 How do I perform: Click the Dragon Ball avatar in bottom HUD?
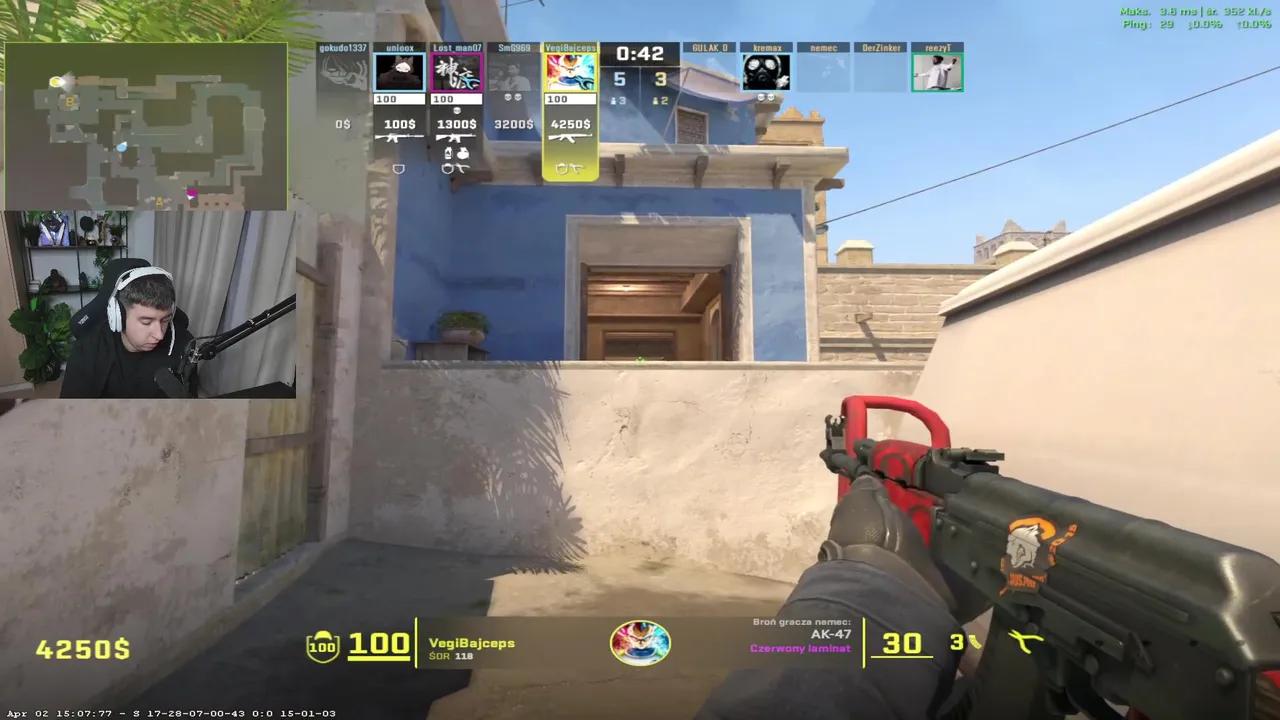tap(640, 642)
